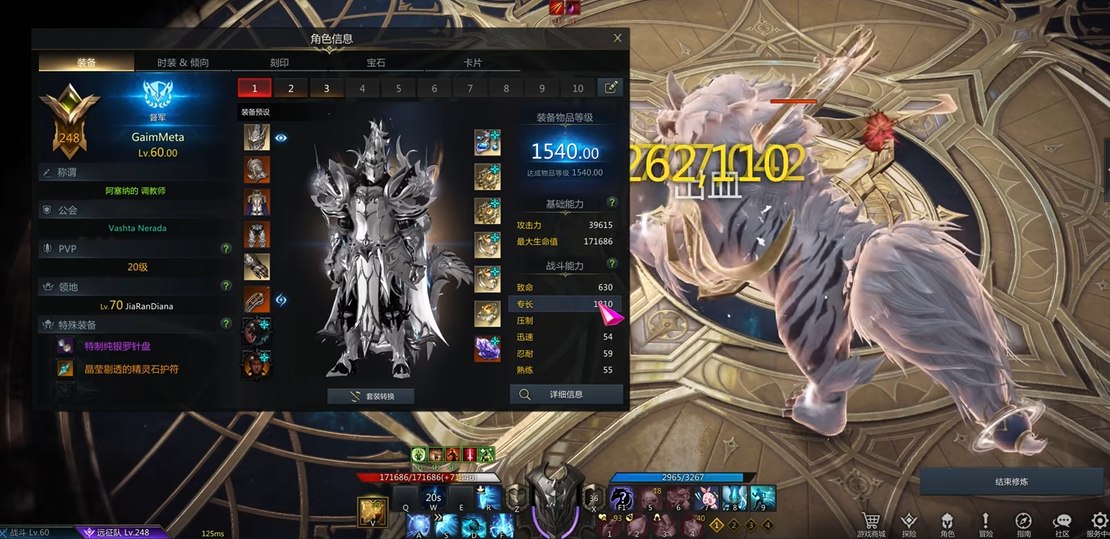This screenshot has height=539, width=1110.
Task: Open the 角色 character menu
Action: coord(946,525)
